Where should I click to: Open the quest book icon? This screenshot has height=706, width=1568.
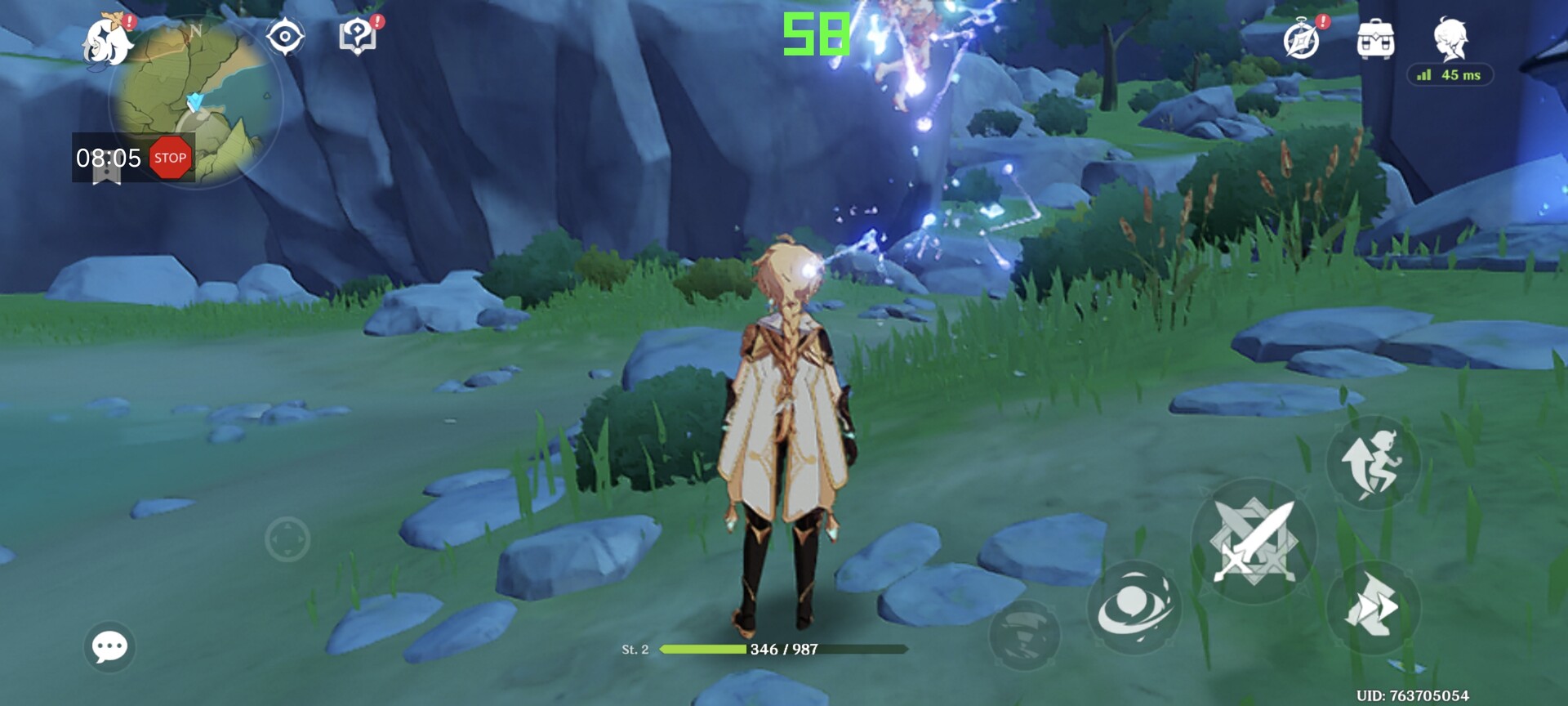[358, 37]
